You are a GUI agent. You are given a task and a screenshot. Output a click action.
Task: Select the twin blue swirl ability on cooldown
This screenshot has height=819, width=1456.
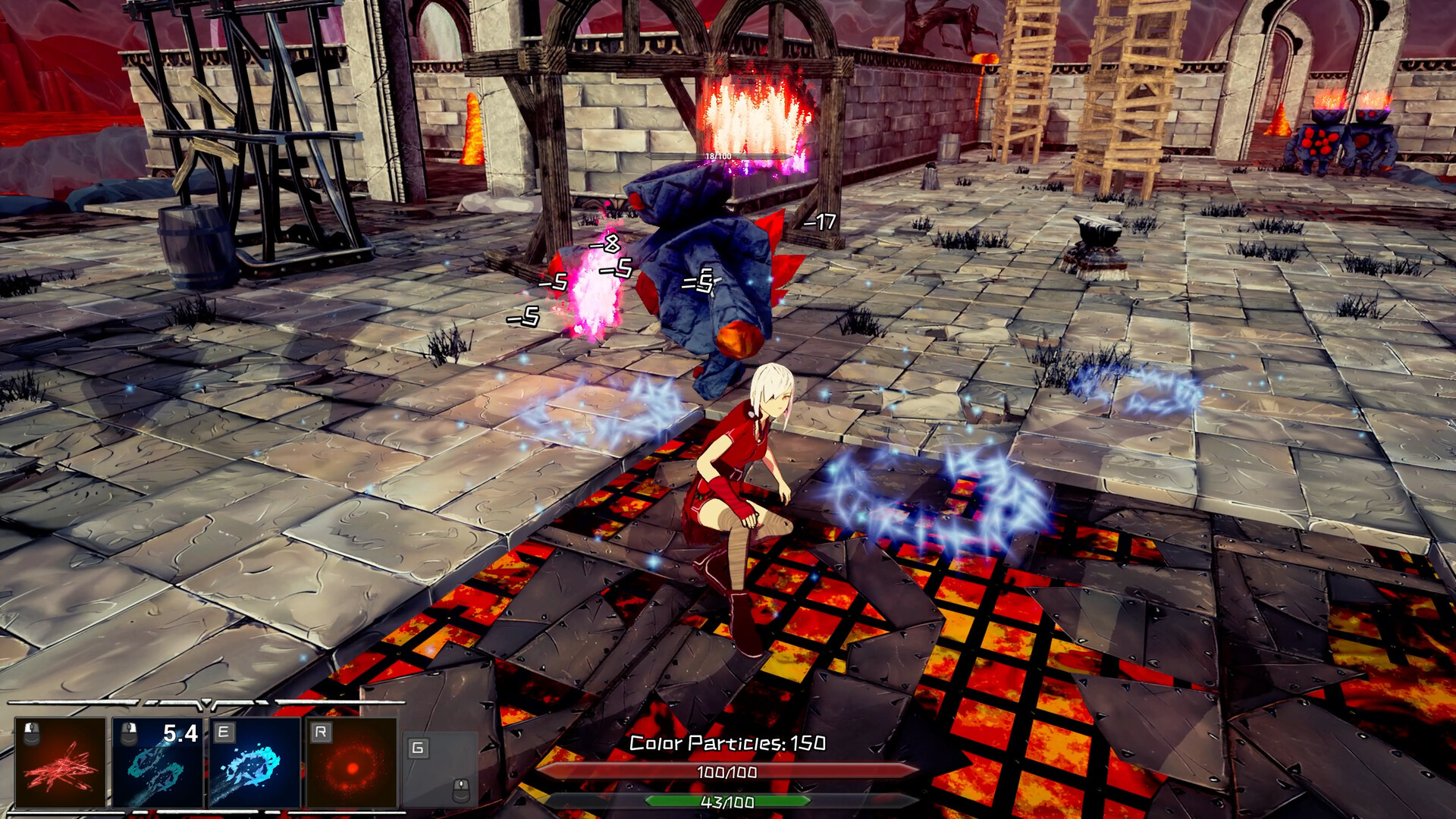click(158, 763)
